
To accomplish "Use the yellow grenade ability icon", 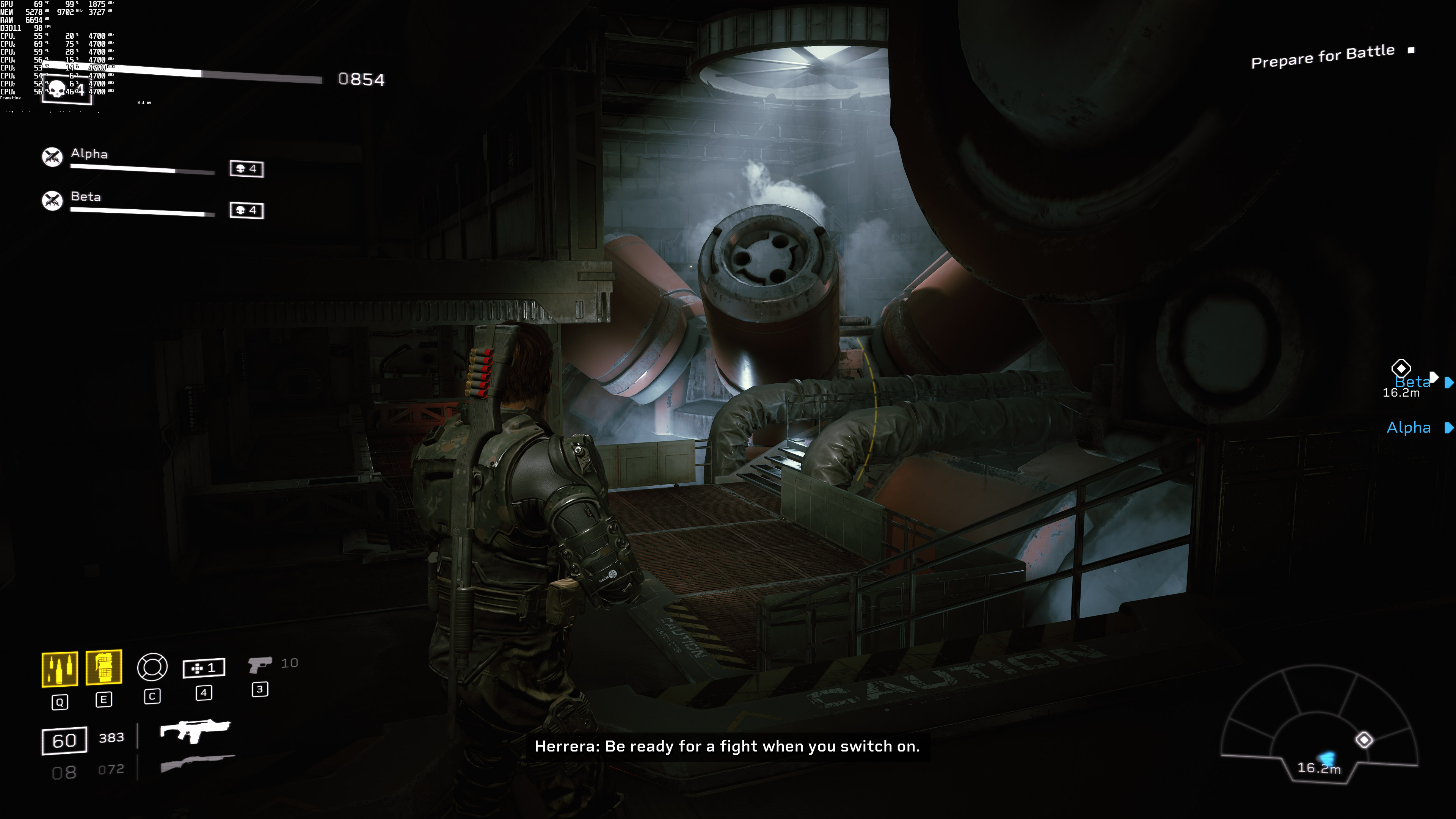I will tap(104, 667).
